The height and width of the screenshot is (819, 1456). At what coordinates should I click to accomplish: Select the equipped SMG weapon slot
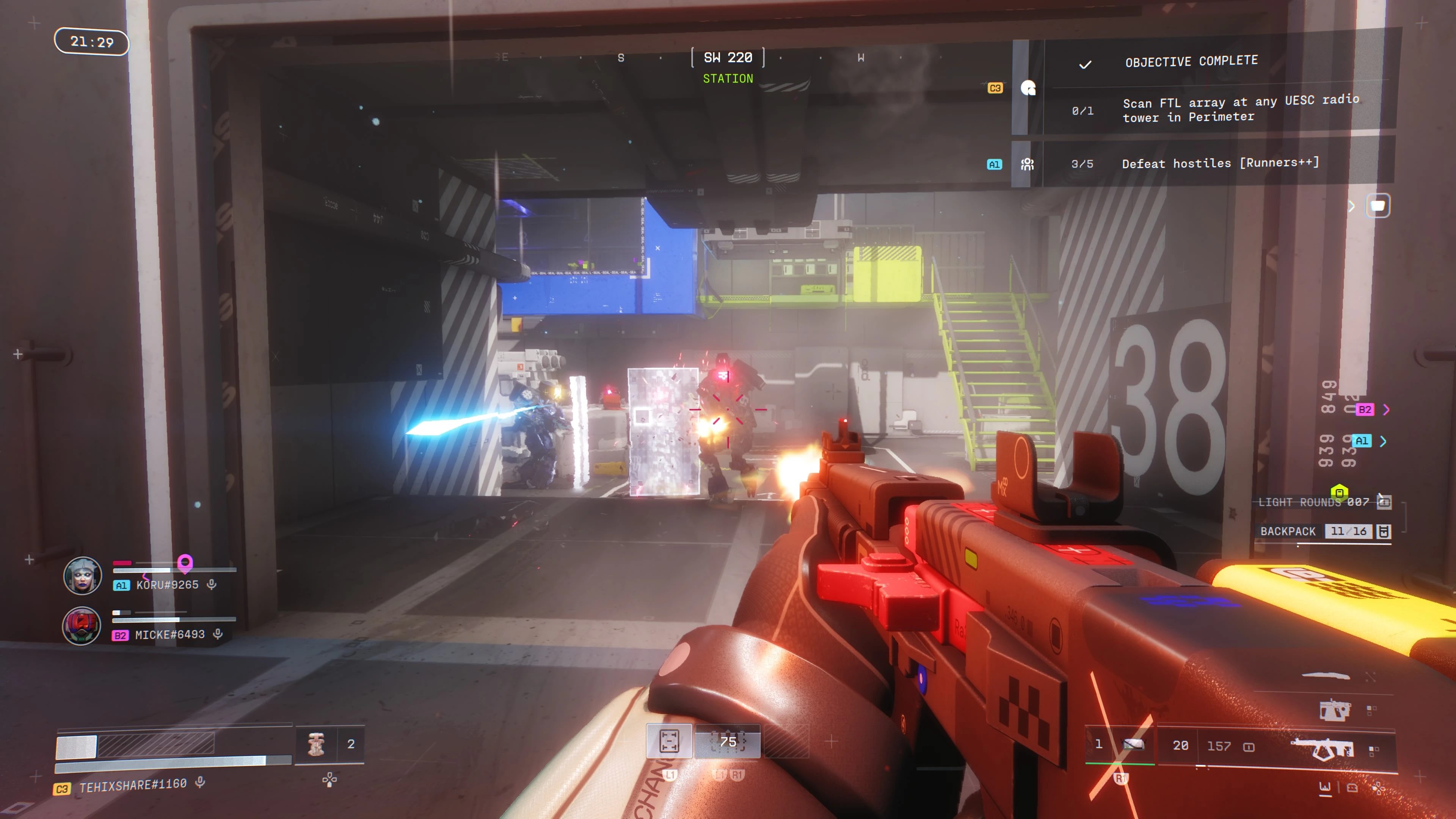click(x=1323, y=747)
